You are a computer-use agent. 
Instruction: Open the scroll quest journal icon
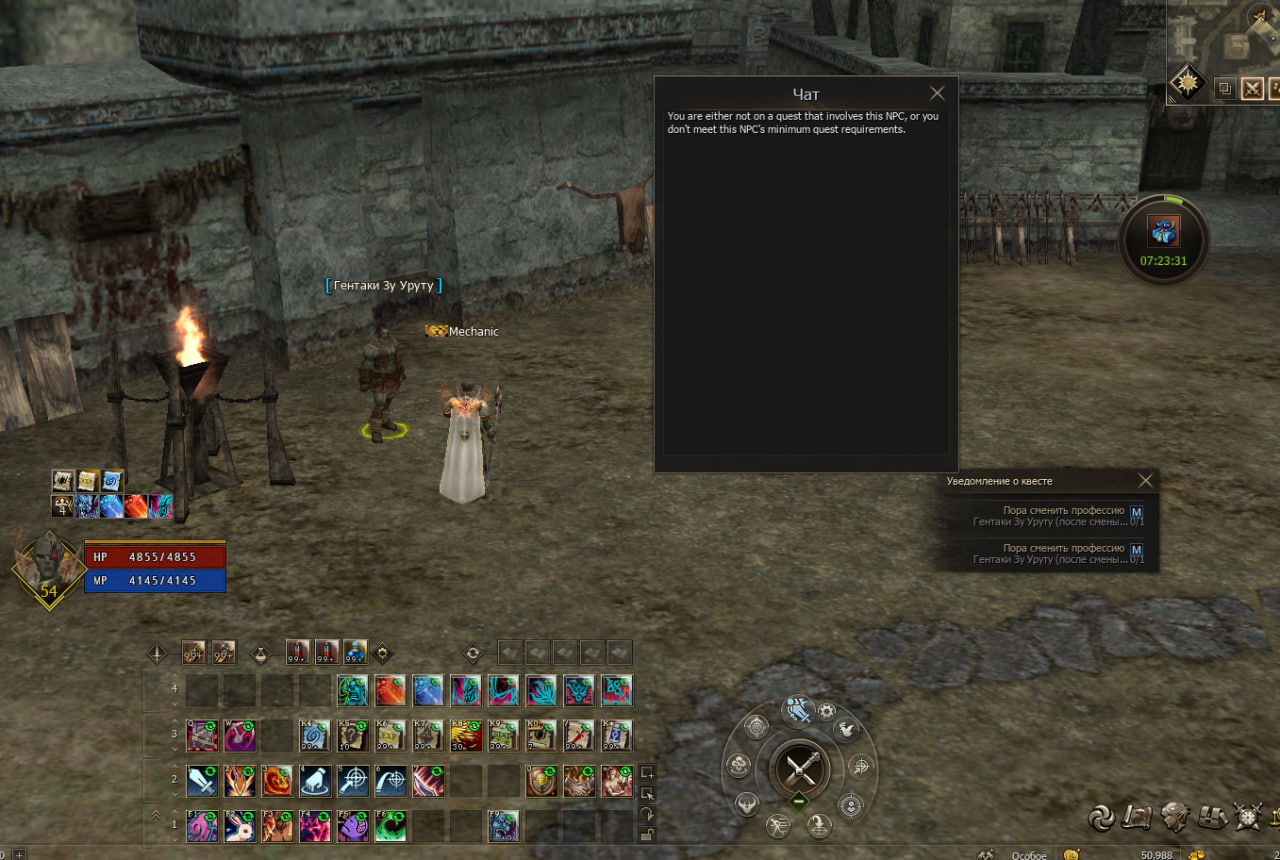click(x=1137, y=817)
